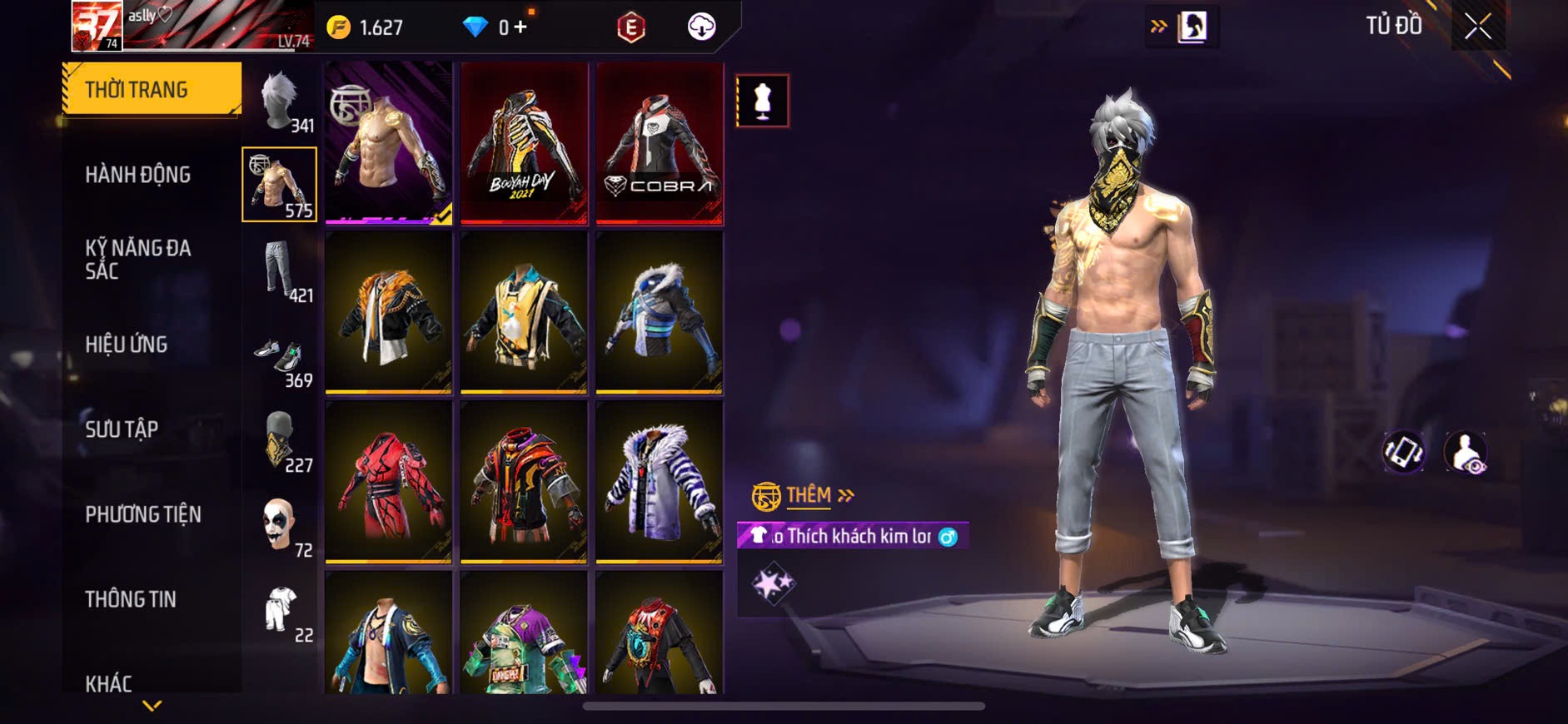
Task: Go to the PHƯƠNG TIỆN tab
Action: [142, 514]
